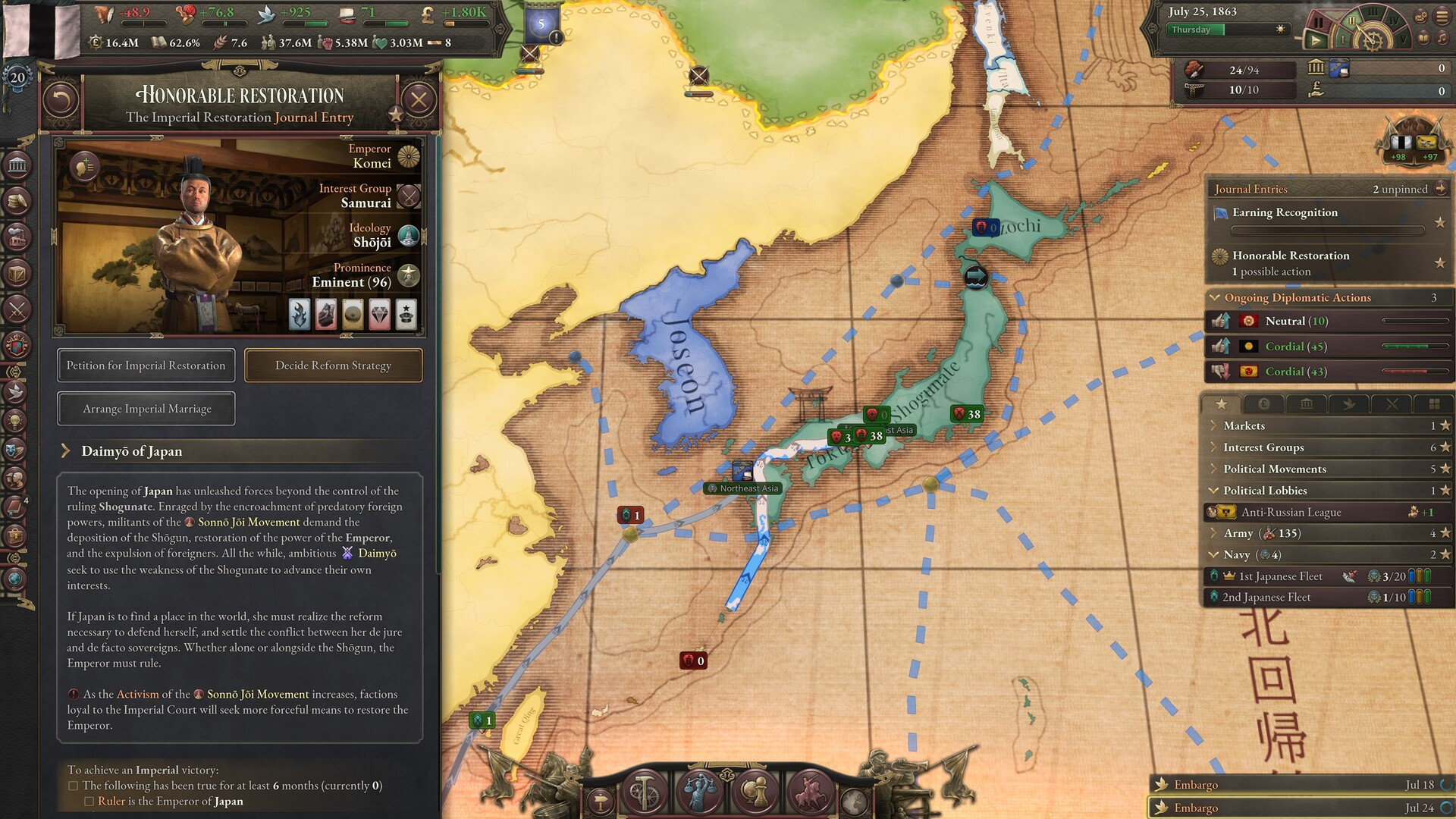Expand the Political Movements row

coord(1274,469)
